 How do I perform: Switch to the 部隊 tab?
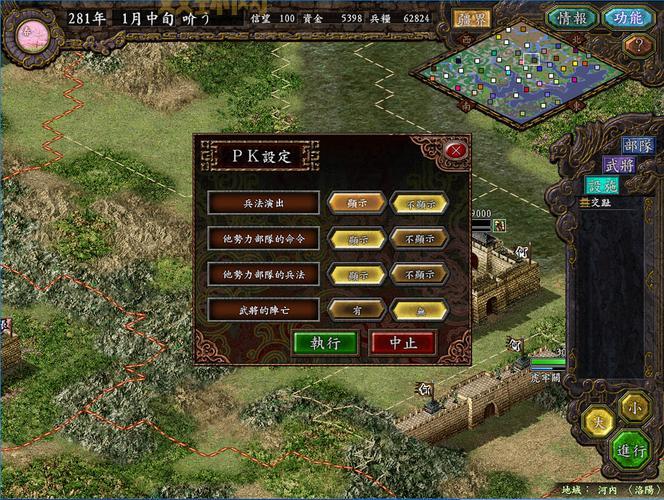(x=637, y=147)
